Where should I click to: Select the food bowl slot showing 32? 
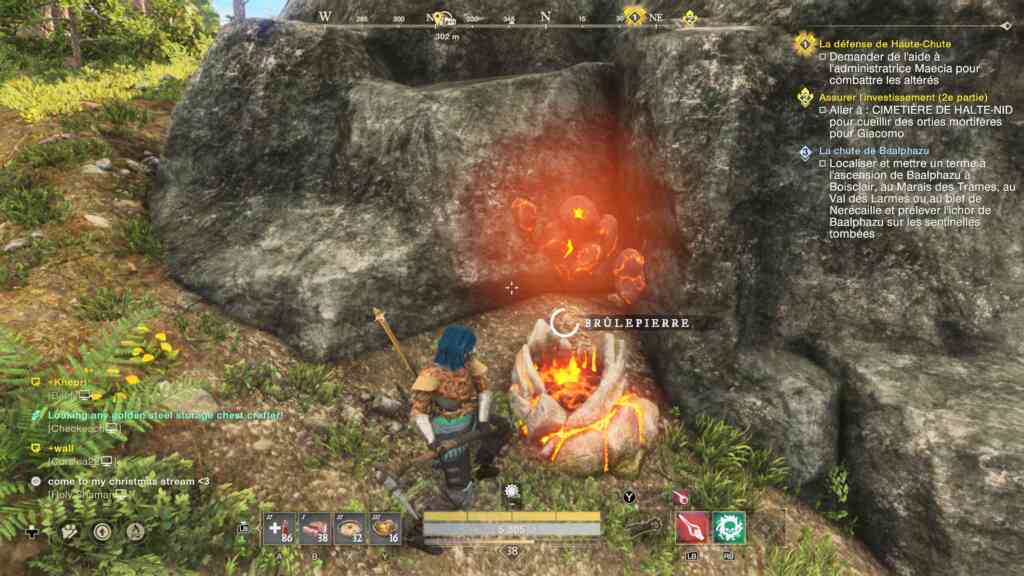point(350,529)
